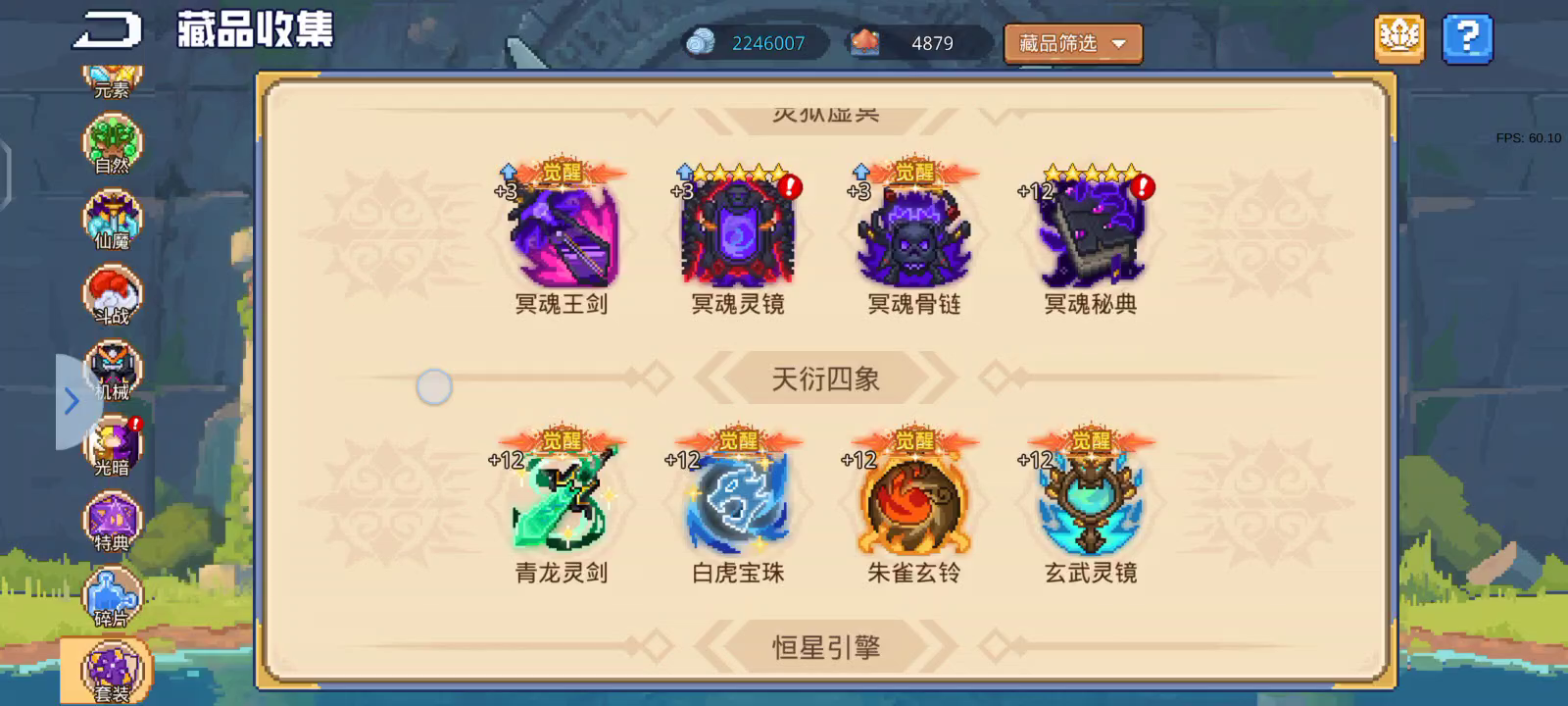Viewport: 1568px width, 706px height.
Task: Expand the hidden side panel arrow
Action: (x=71, y=400)
